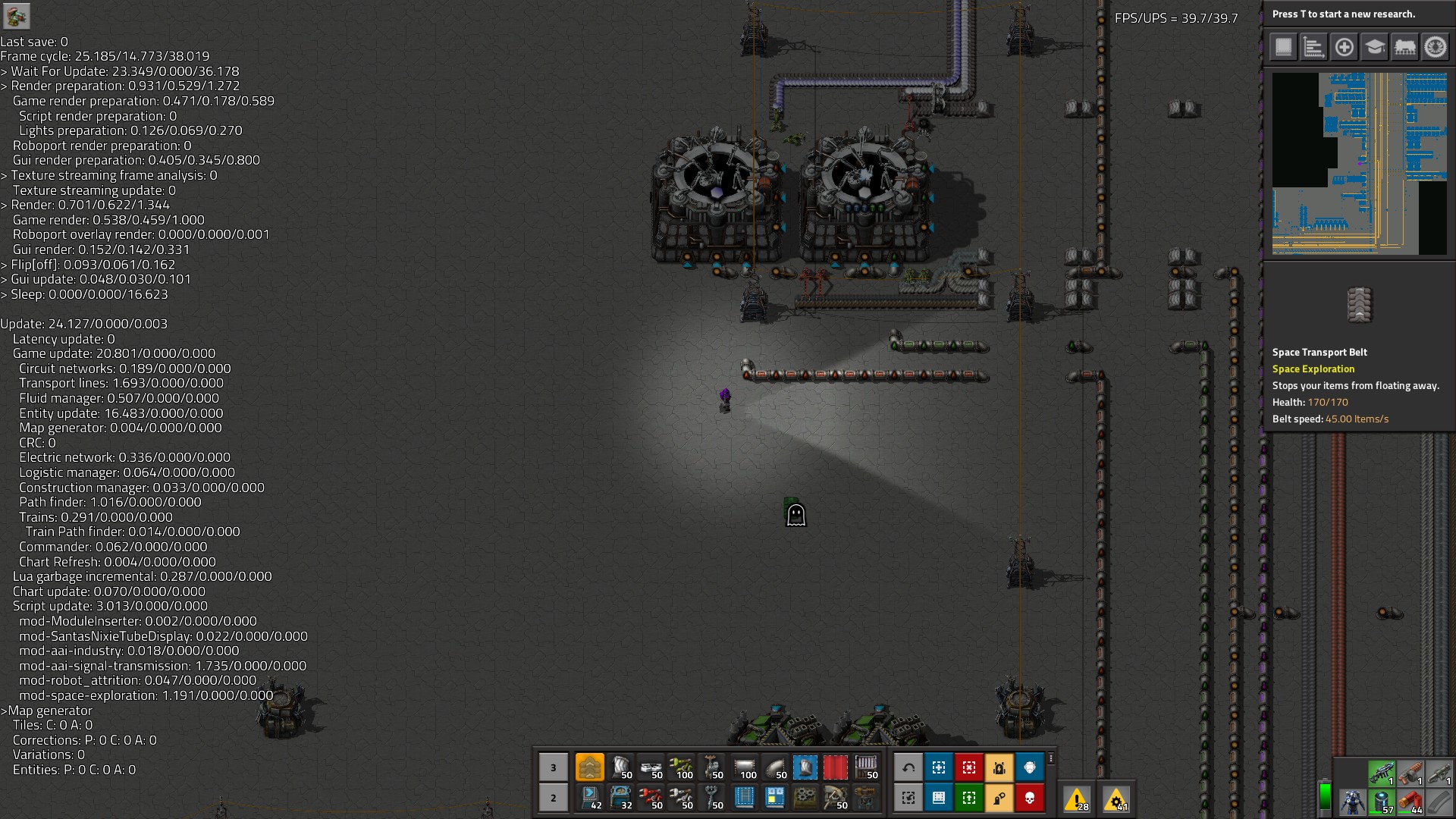Select the green inserter stack of 100
1456x819 pixels.
(x=682, y=767)
